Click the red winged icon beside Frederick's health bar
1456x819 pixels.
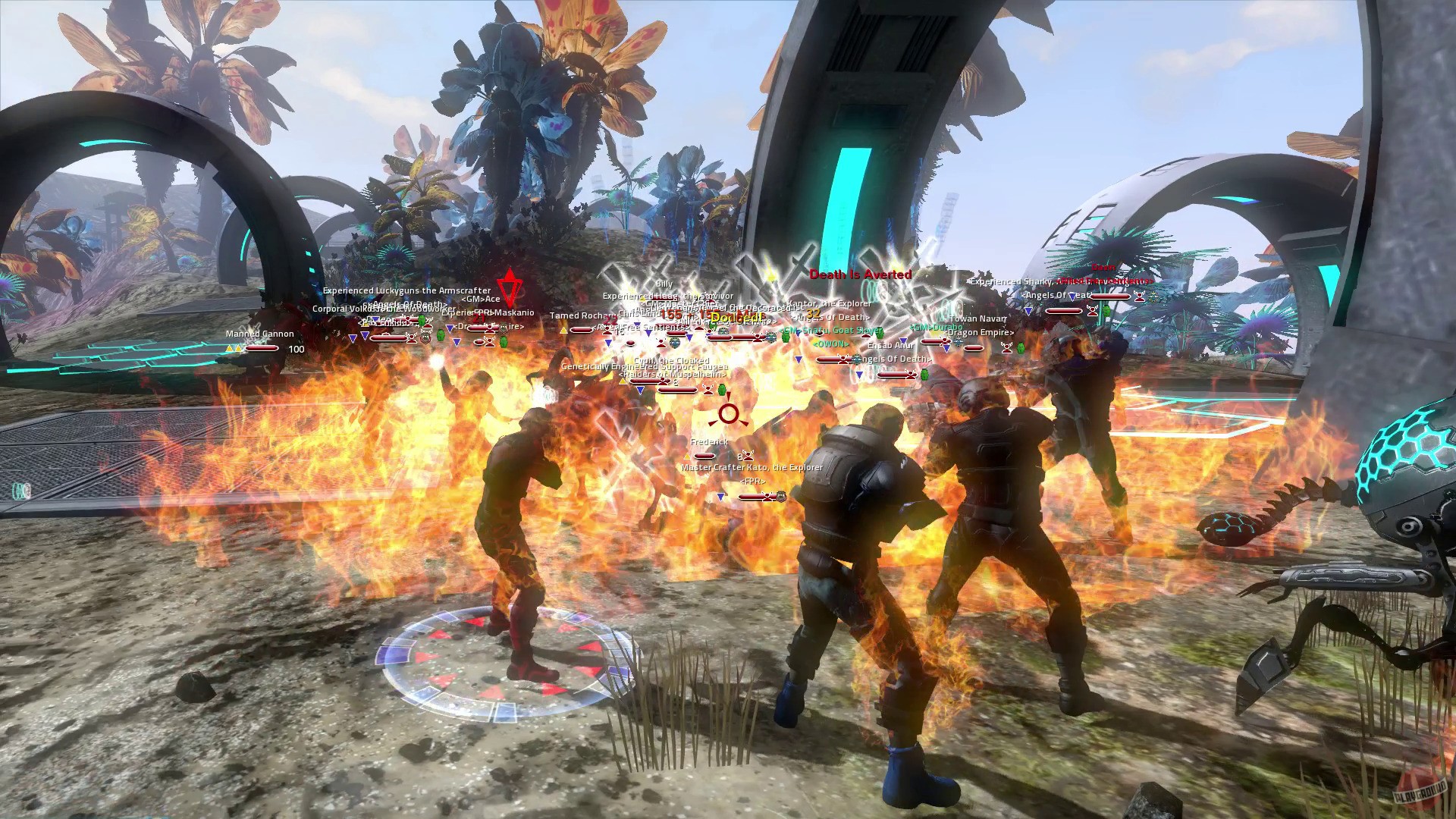pyautogui.click(x=748, y=456)
